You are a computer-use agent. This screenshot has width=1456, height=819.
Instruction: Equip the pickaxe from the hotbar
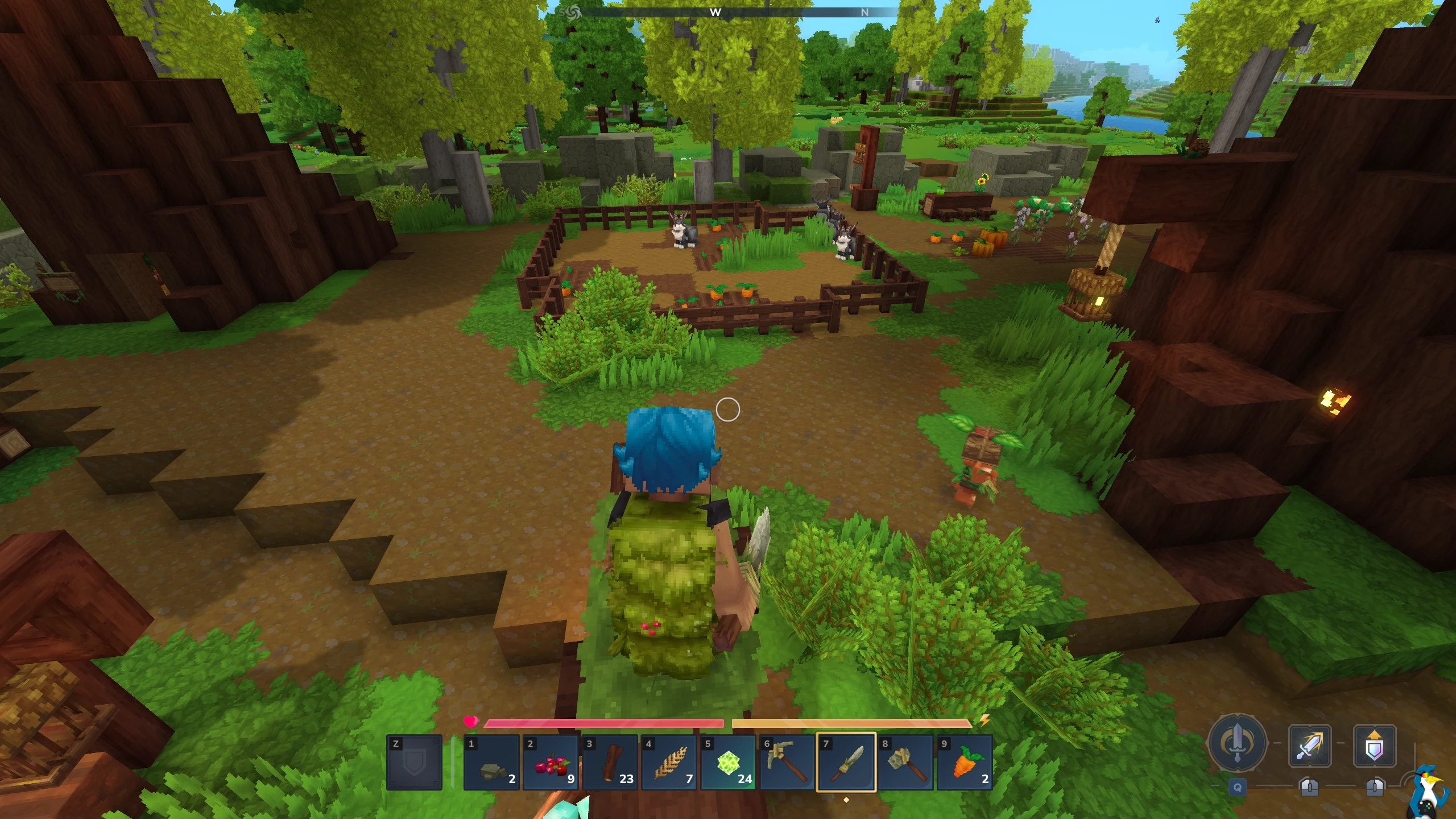point(787,762)
